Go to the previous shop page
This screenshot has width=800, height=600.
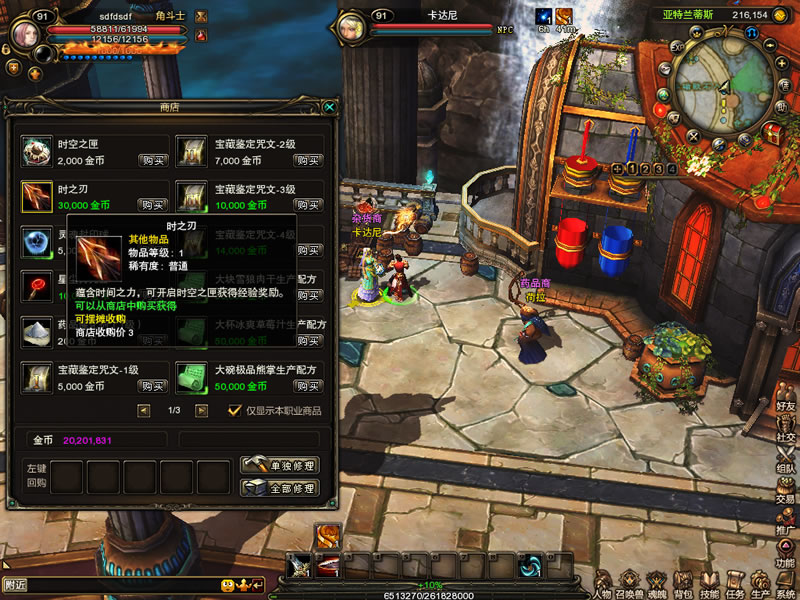pyautogui.click(x=143, y=410)
